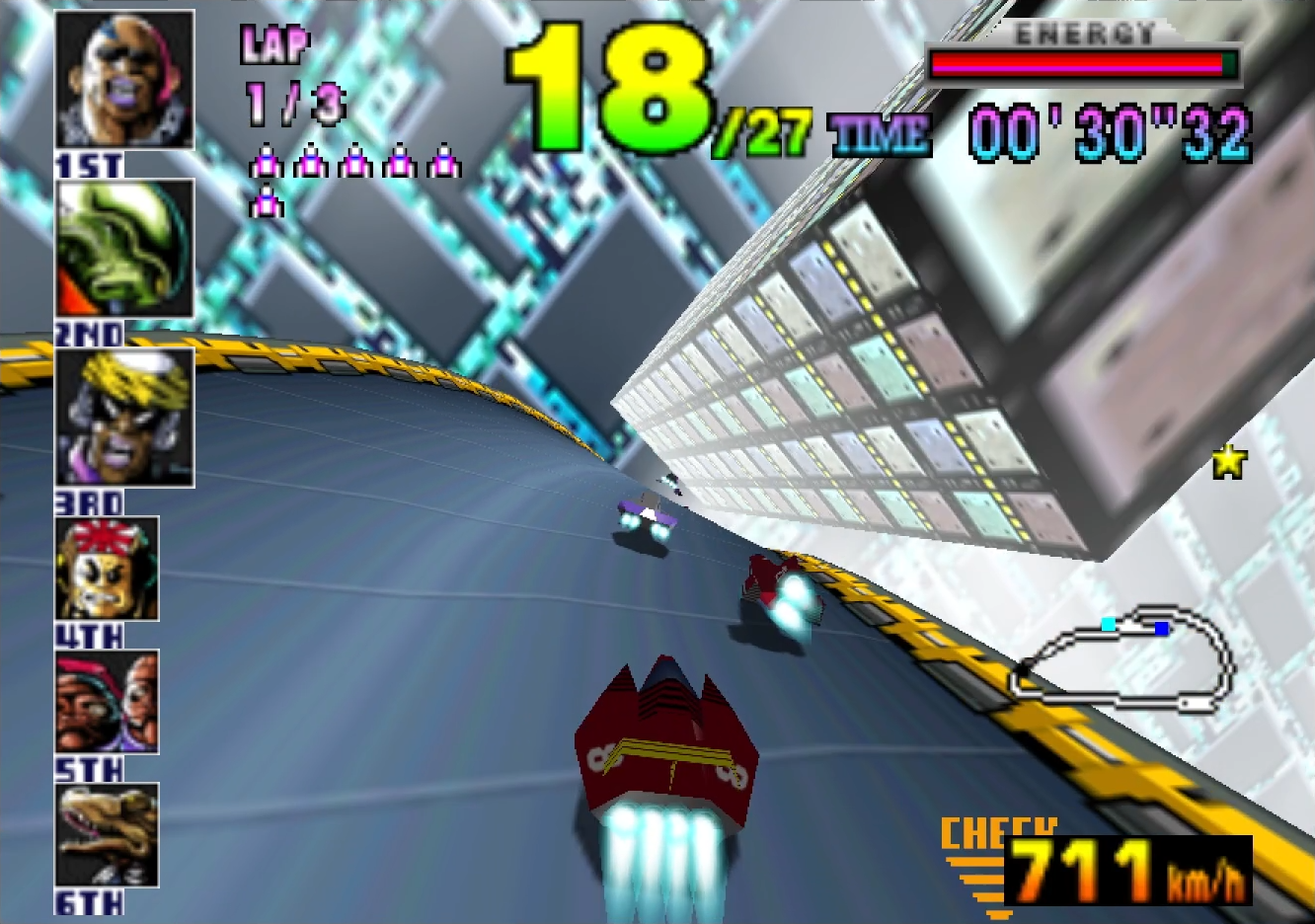1315x924 pixels.
Task: Choose the 3rd place yellow-haired racer portrait
Action: tap(124, 418)
